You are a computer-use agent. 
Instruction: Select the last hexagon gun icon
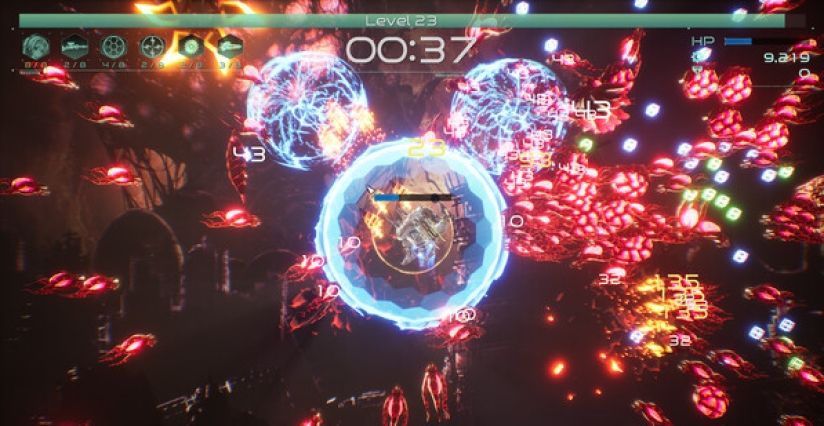coord(229,46)
